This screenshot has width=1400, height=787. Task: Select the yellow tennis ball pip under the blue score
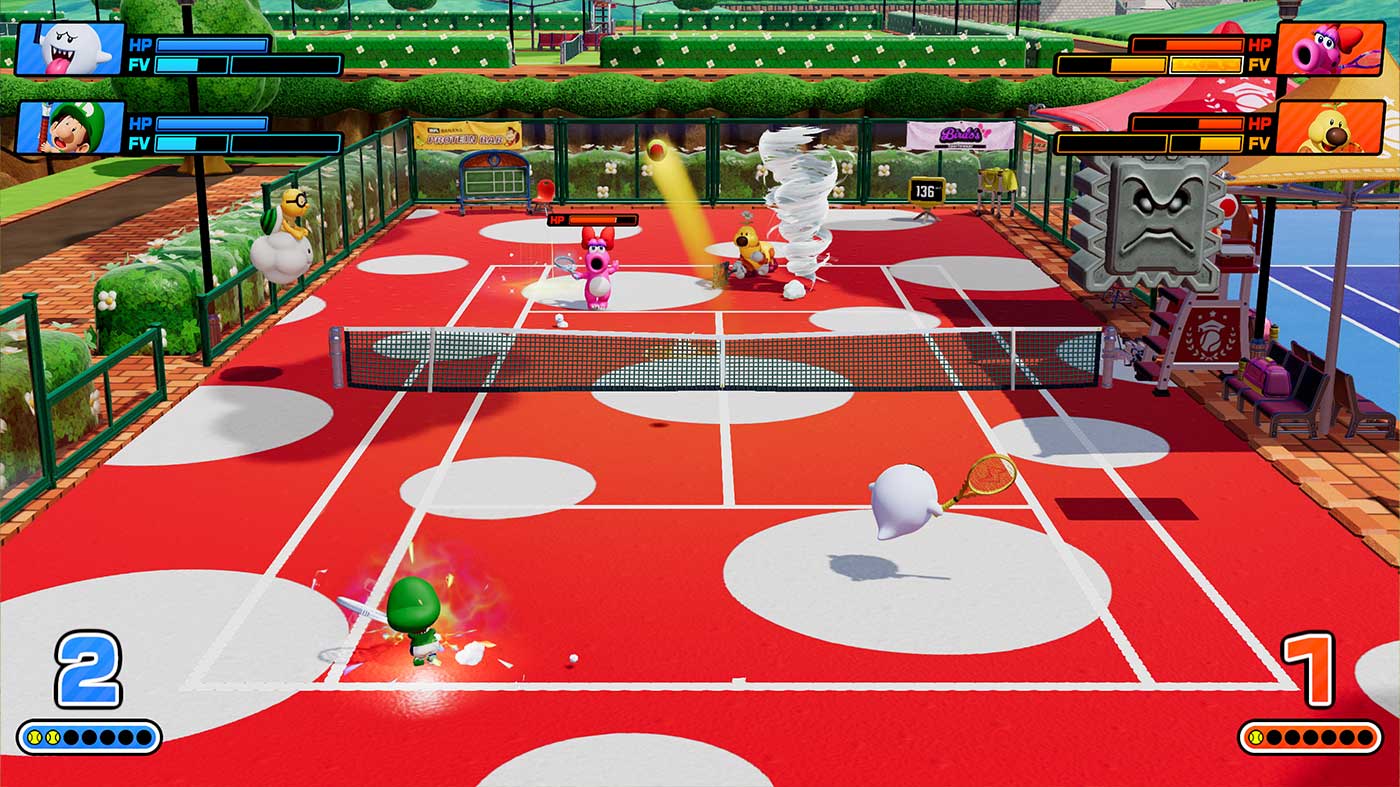click(x=35, y=739)
